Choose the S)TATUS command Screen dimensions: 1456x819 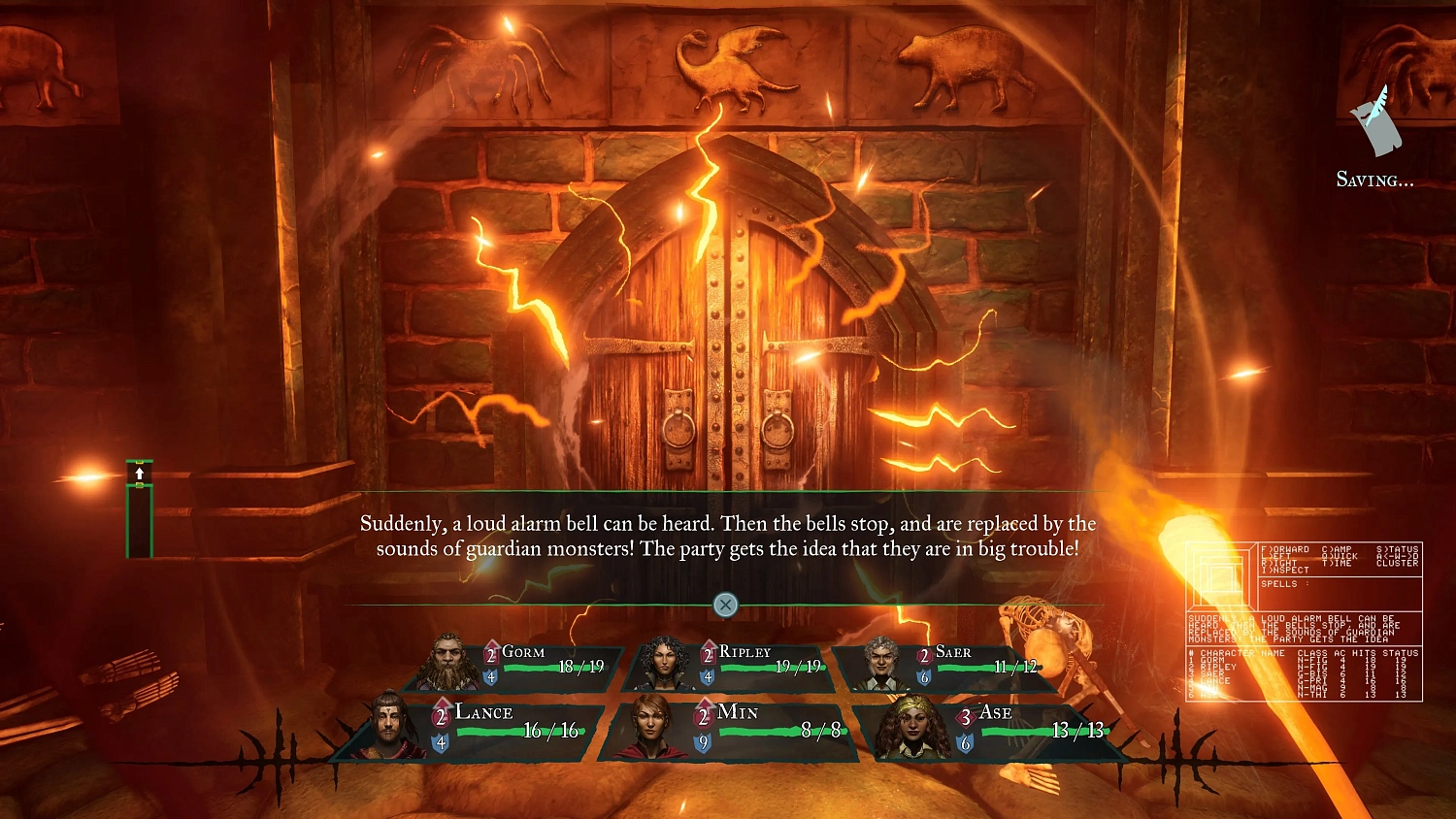click(x=1397, y=549)
